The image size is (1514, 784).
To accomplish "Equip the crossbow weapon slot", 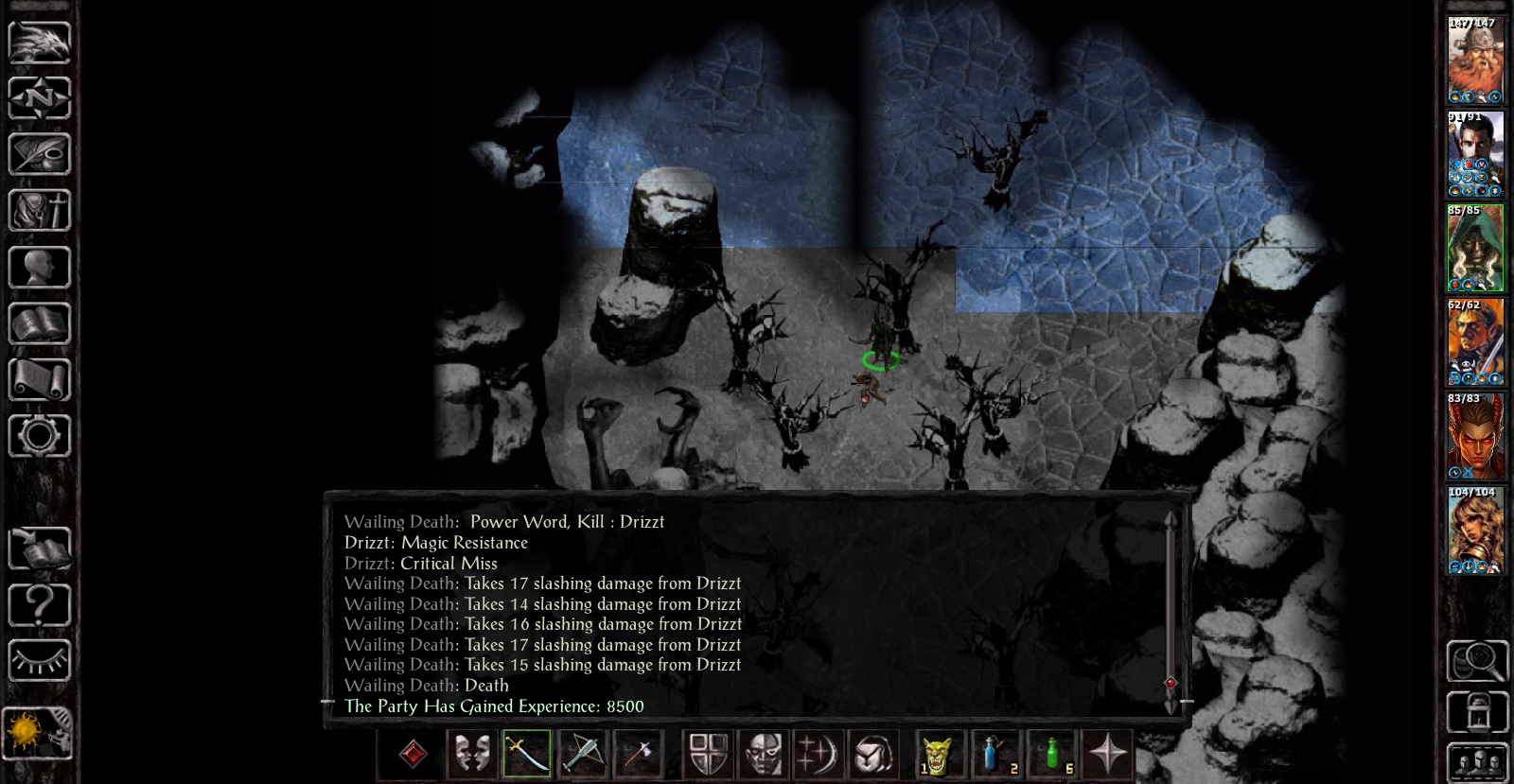I will pyautogui.click(x=581, y=755).
